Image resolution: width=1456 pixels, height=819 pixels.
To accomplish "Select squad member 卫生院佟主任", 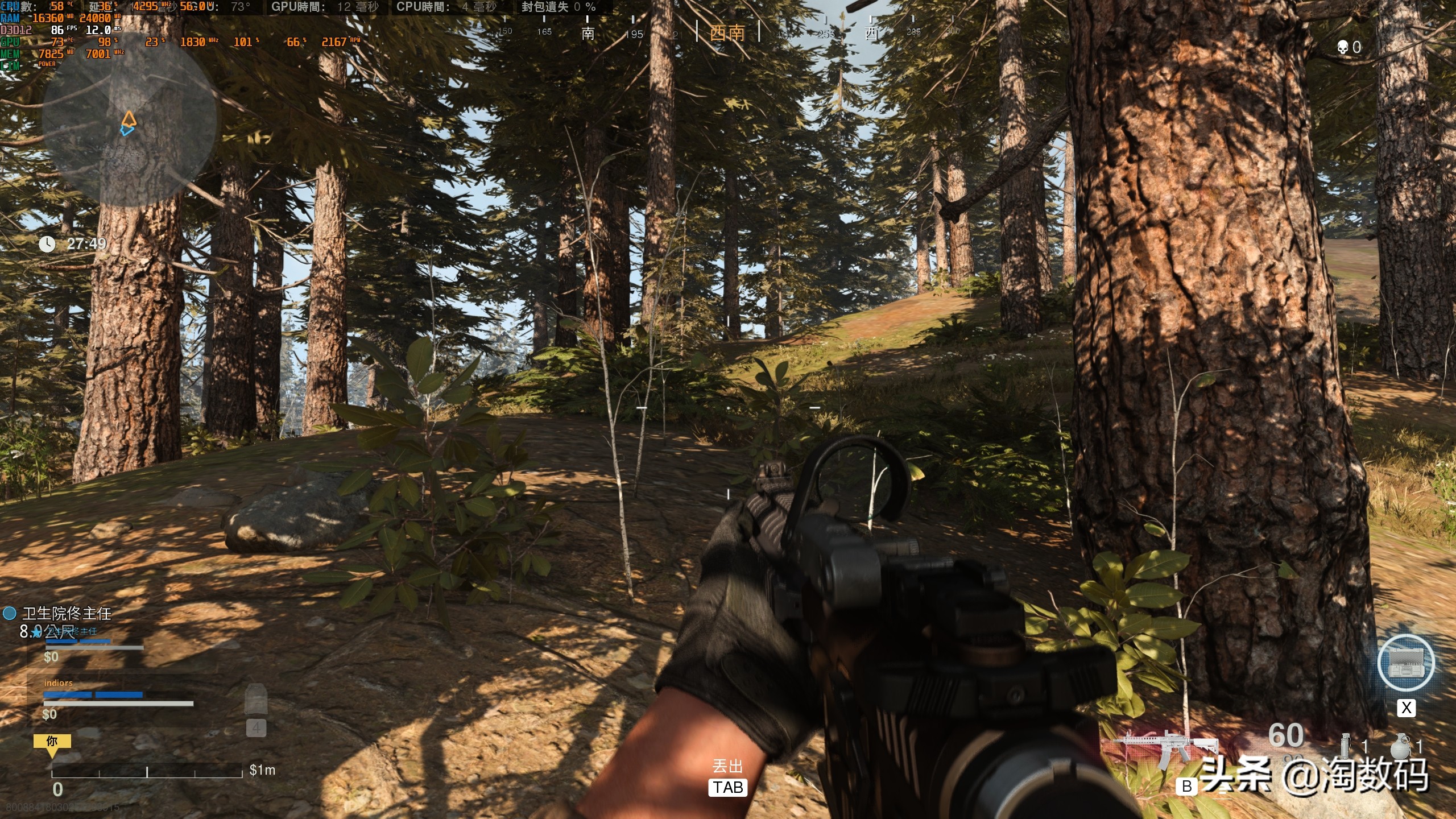I will click(67, 613).
